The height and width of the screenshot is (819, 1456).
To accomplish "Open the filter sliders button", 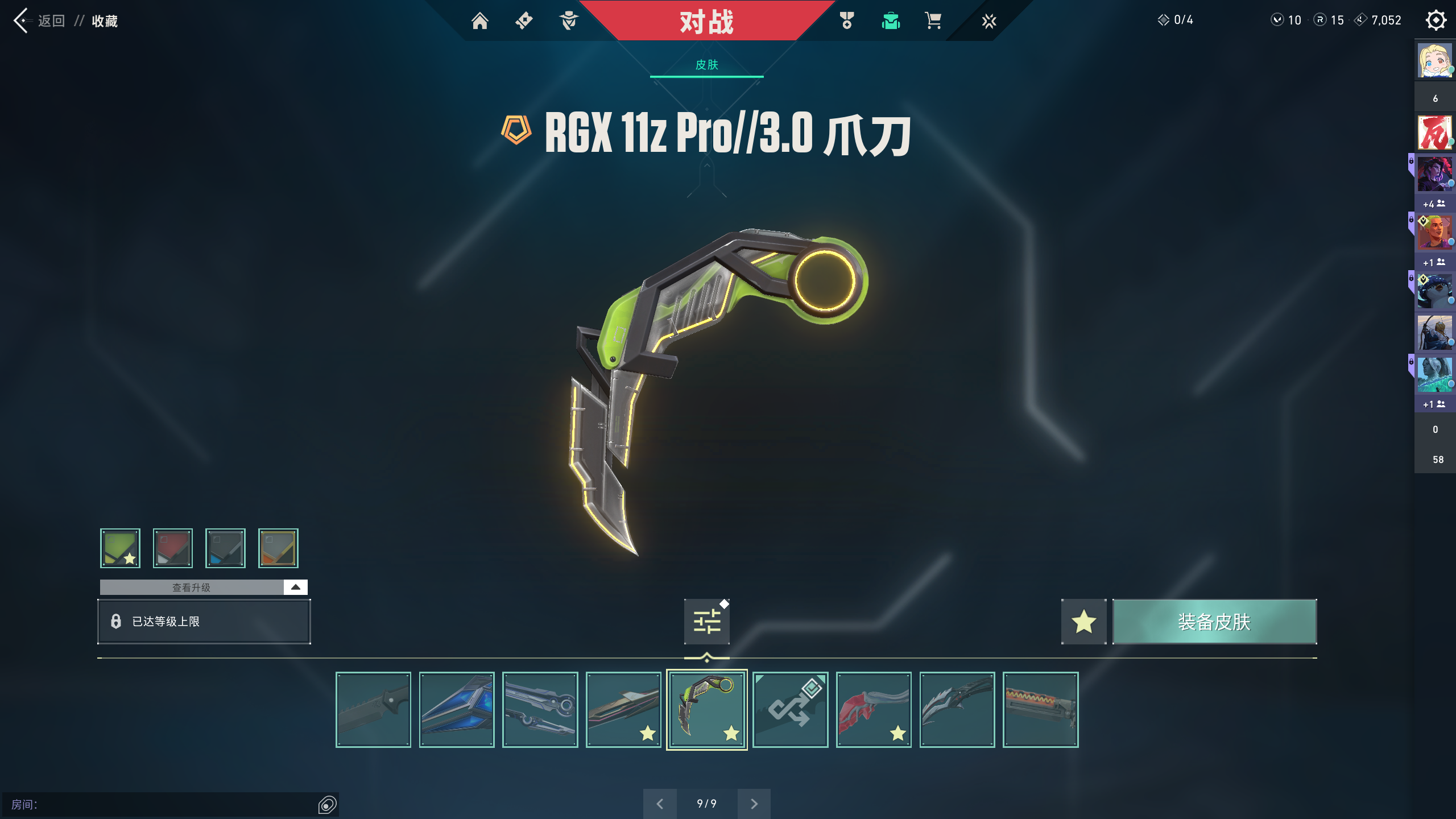I will pos(706,622).
